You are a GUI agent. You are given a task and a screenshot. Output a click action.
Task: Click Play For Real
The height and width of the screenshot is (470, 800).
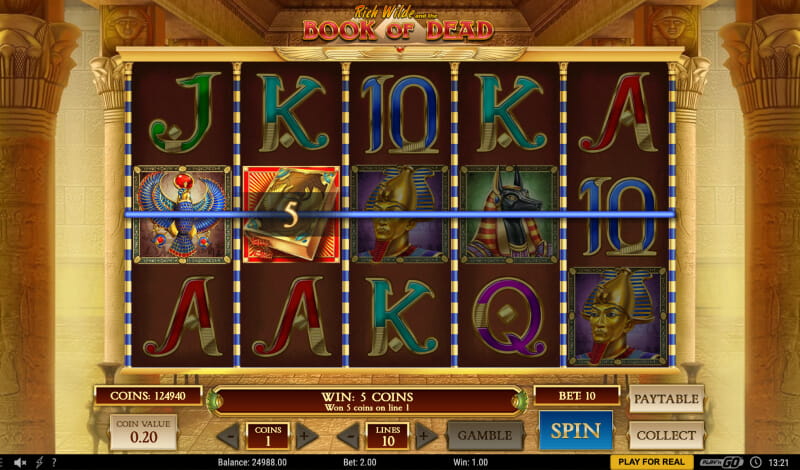(x=652, y=462)
